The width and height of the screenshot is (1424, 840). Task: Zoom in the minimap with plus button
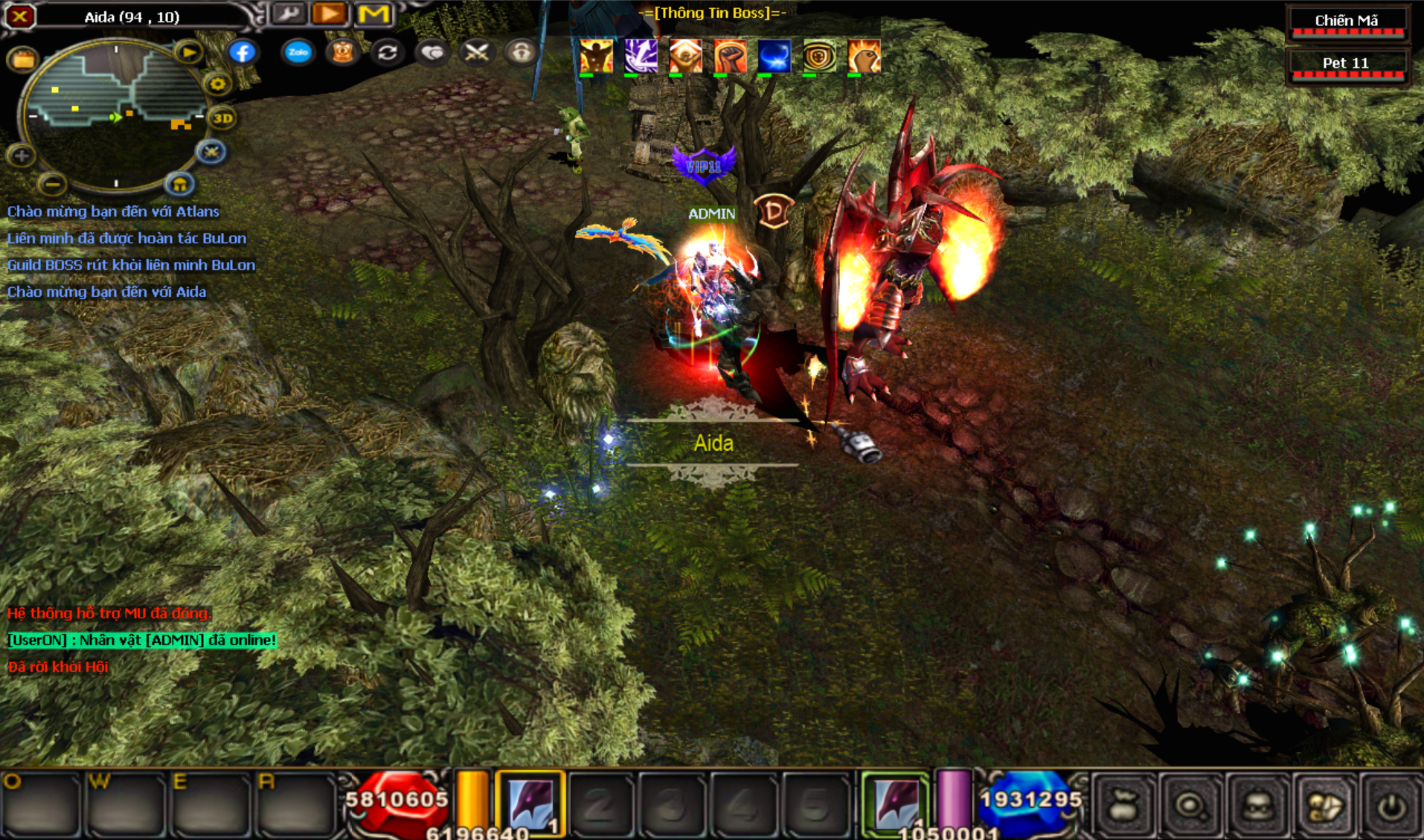pyautogui.click(x=21, y=156)
